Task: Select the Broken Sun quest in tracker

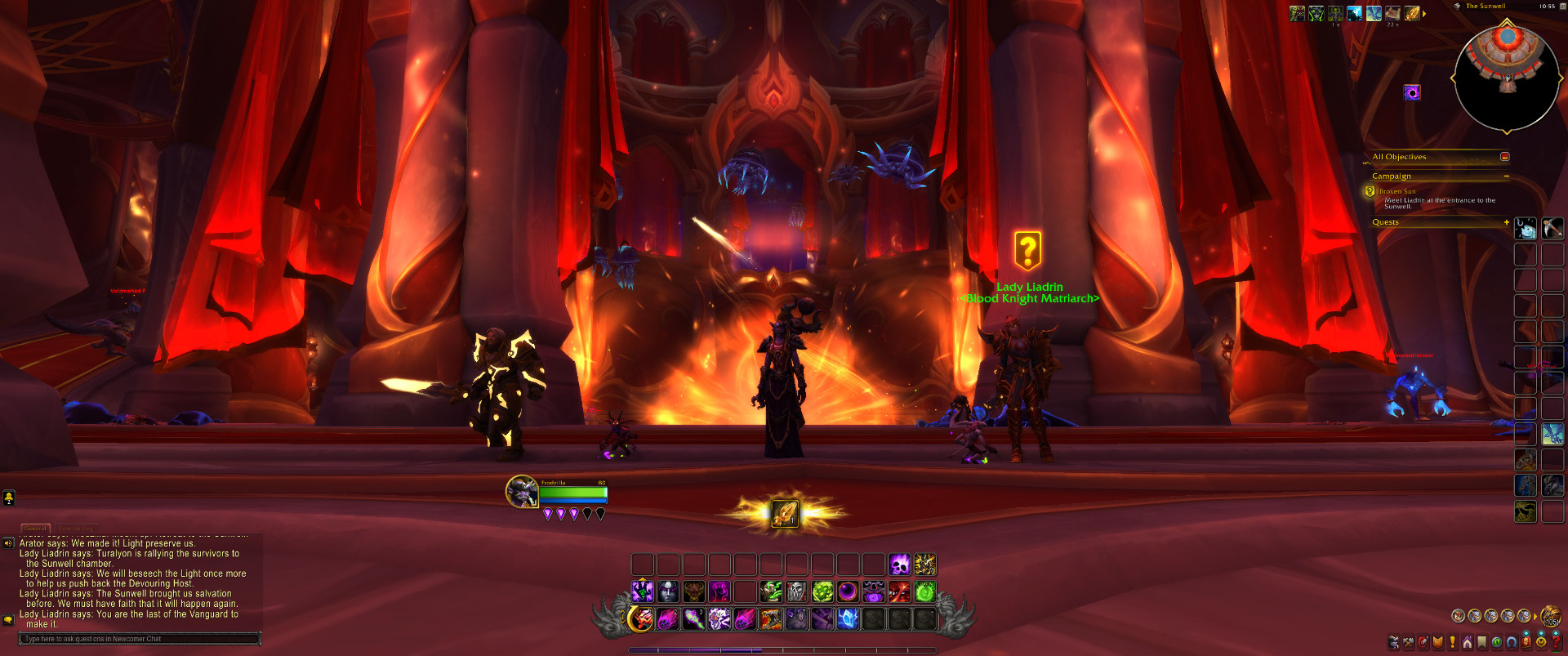Action: [x=1397, y=191]
